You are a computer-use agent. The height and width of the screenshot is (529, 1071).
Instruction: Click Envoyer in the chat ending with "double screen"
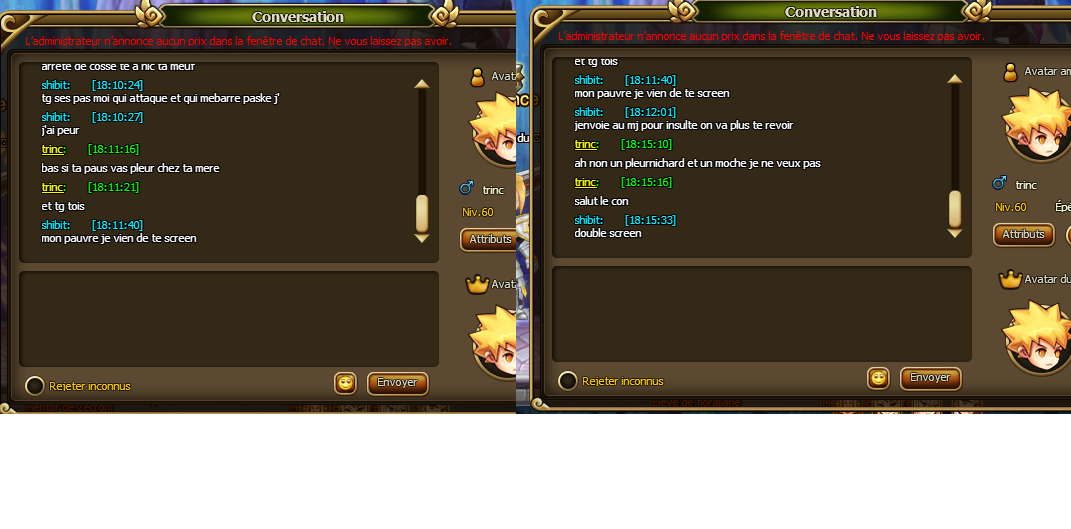(x=930, y=378)
